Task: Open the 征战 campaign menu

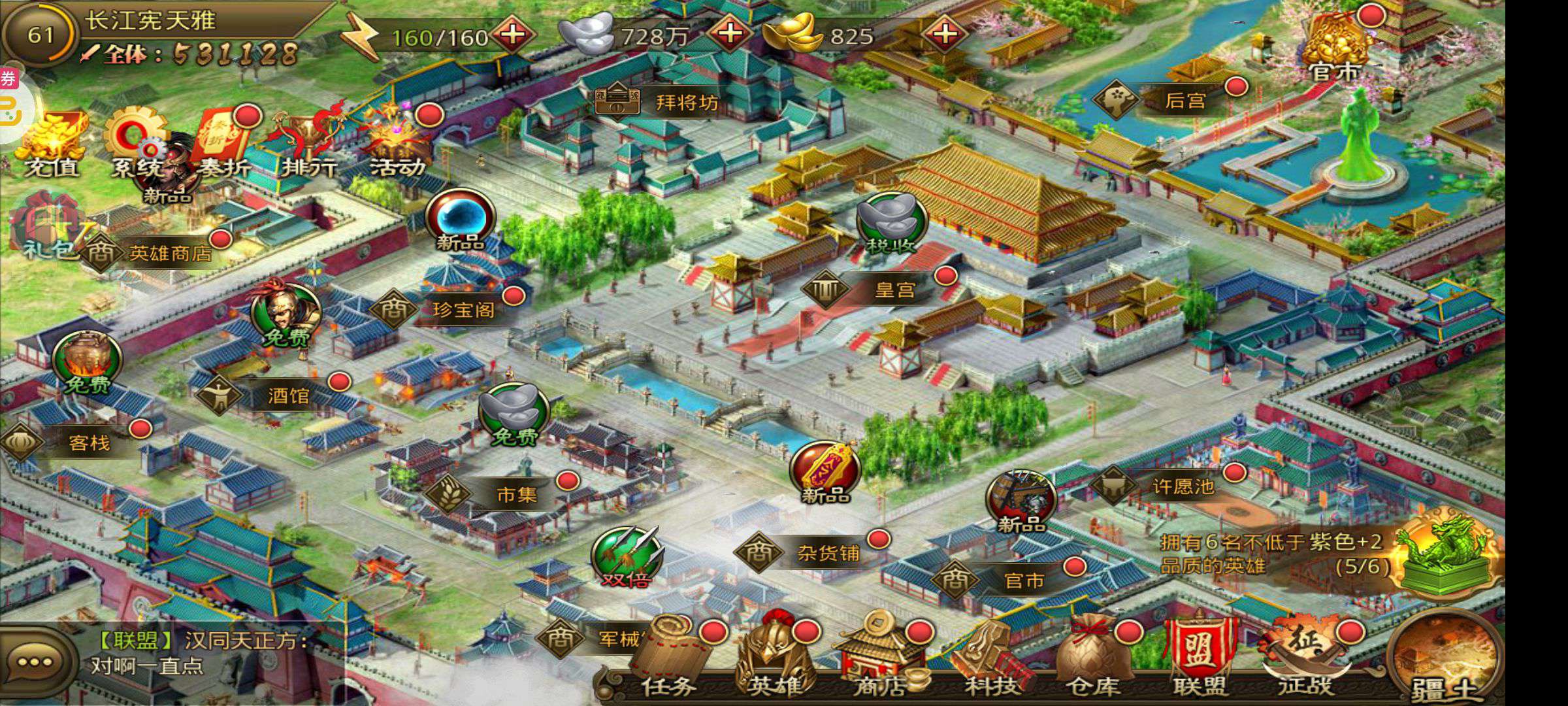Action: pyautogui.click(x=1305, y=657)
